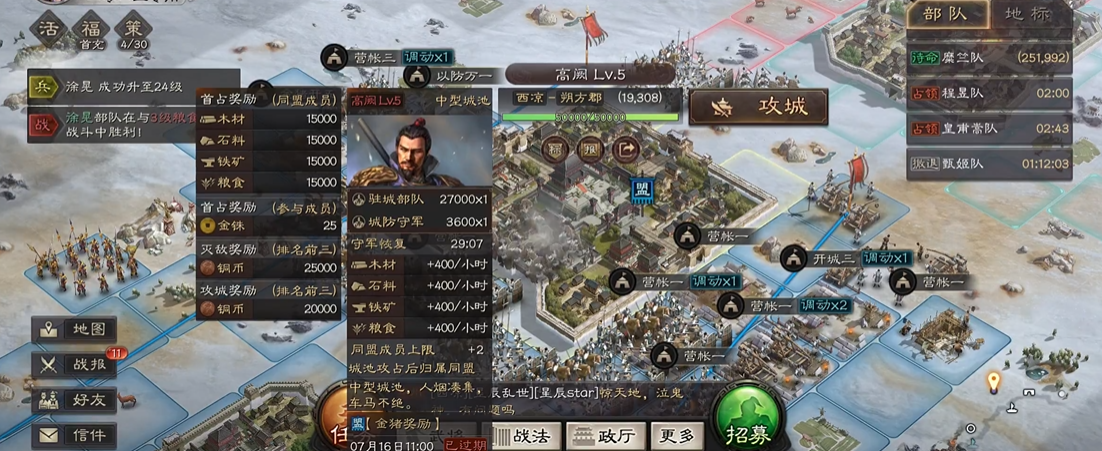The height and width of the screenshot is (451, 1102).
Task: Open the 好友 friends list
Action: click(x=74, y=400)
